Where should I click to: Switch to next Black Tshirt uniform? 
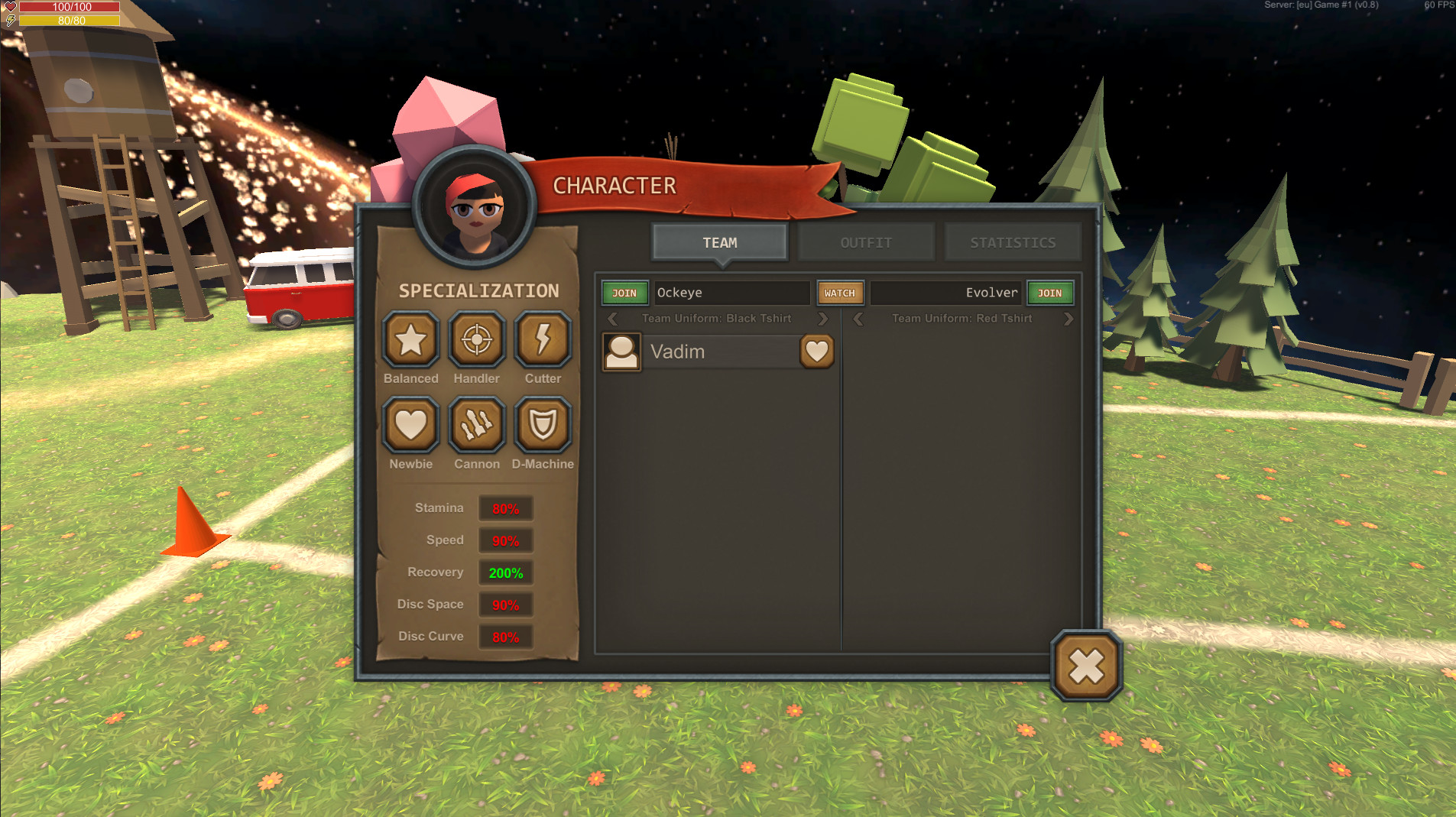(x=823, y=319)
